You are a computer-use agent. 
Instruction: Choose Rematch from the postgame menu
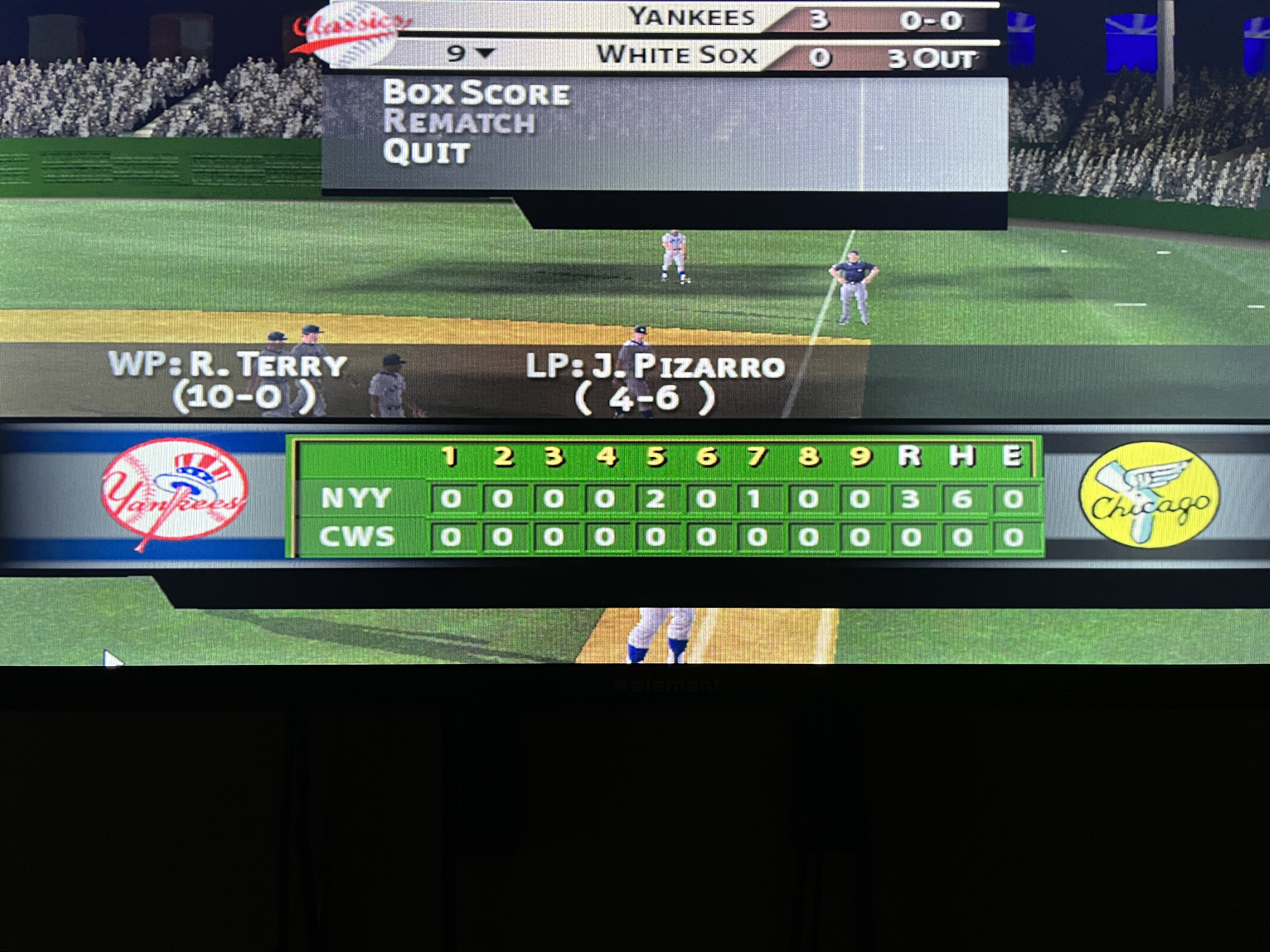tap(459, 123)
